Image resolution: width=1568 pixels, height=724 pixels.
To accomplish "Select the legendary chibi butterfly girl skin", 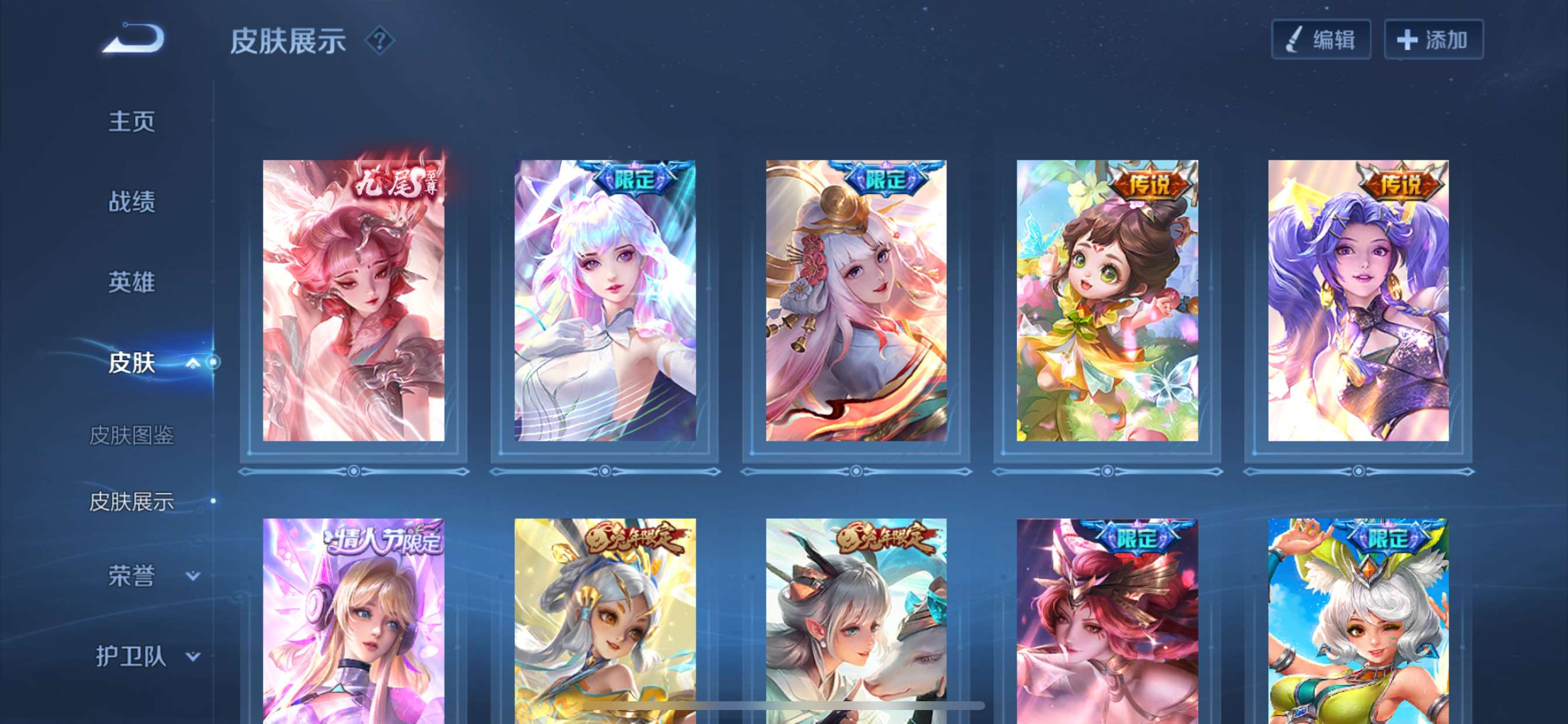I will coord(1107,301).
